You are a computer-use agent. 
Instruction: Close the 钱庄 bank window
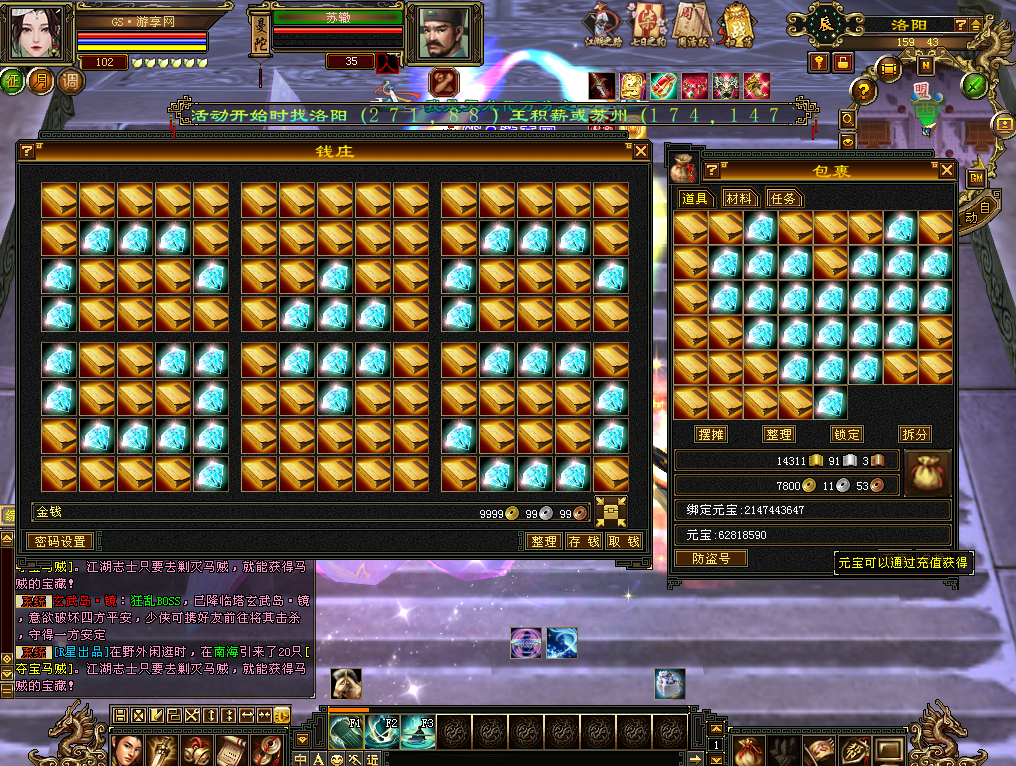click(641, 151)
